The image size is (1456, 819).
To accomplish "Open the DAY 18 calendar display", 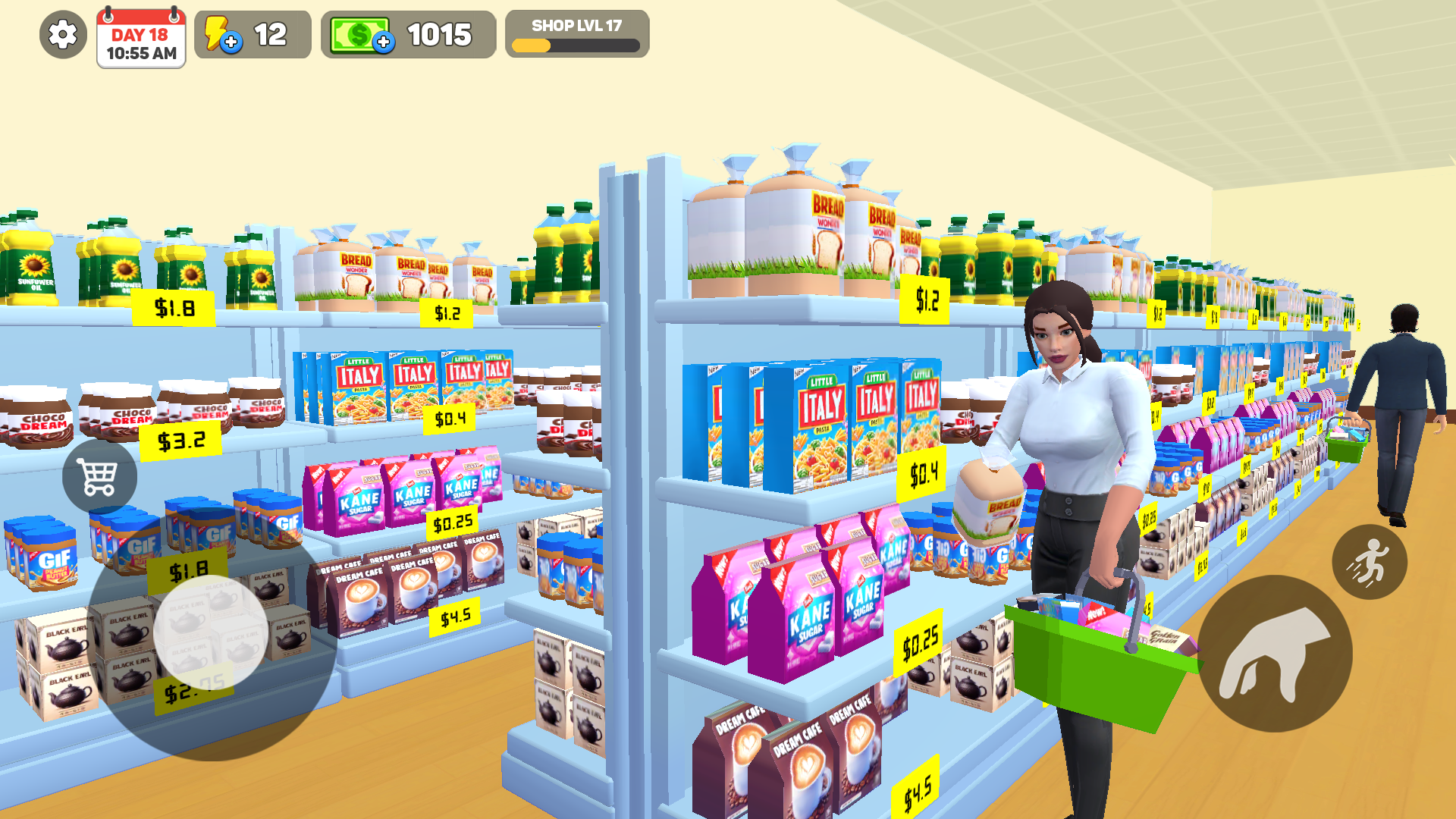I will tap(141, 39).
